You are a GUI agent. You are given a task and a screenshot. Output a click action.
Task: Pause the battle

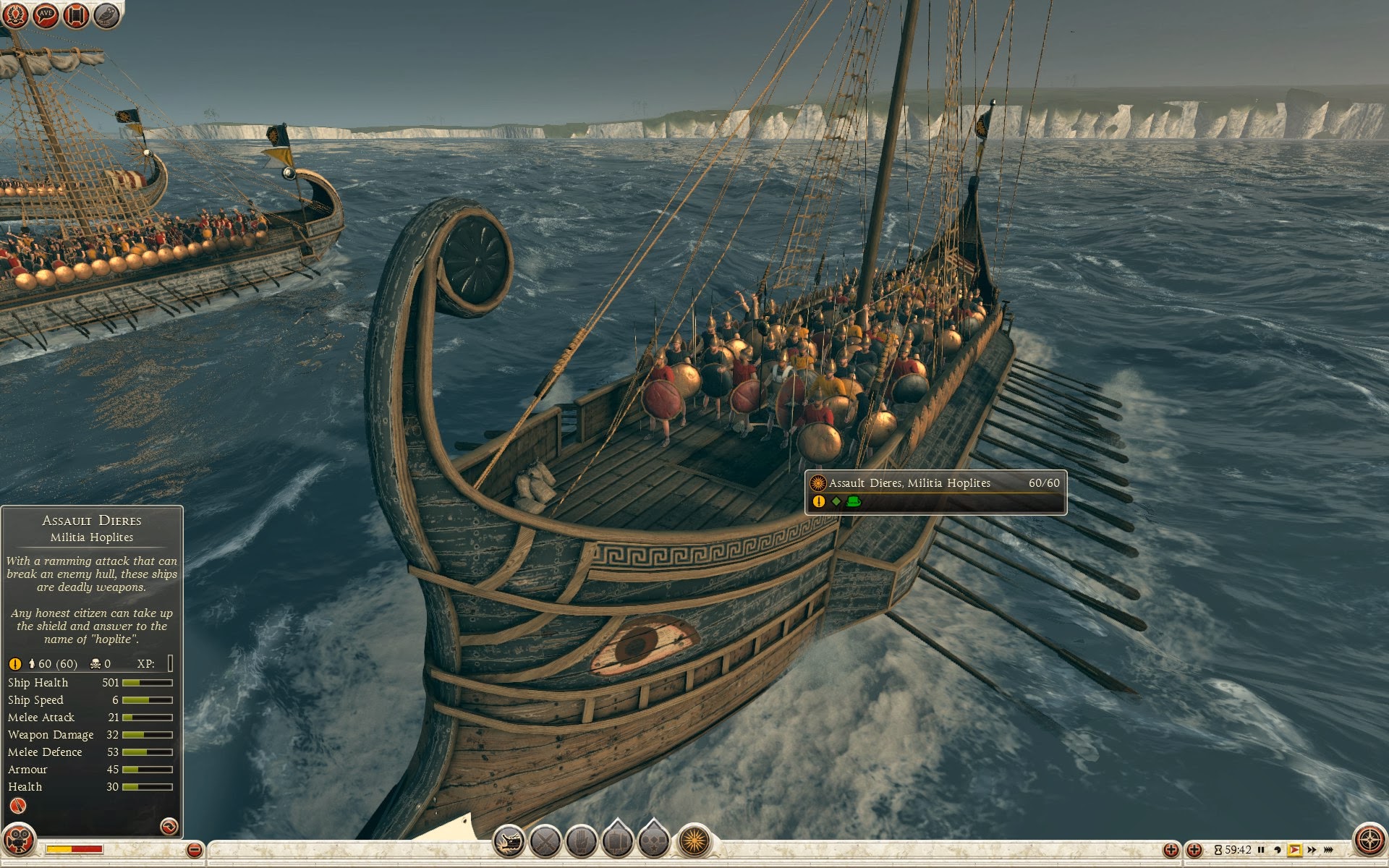click(1261, 850)
